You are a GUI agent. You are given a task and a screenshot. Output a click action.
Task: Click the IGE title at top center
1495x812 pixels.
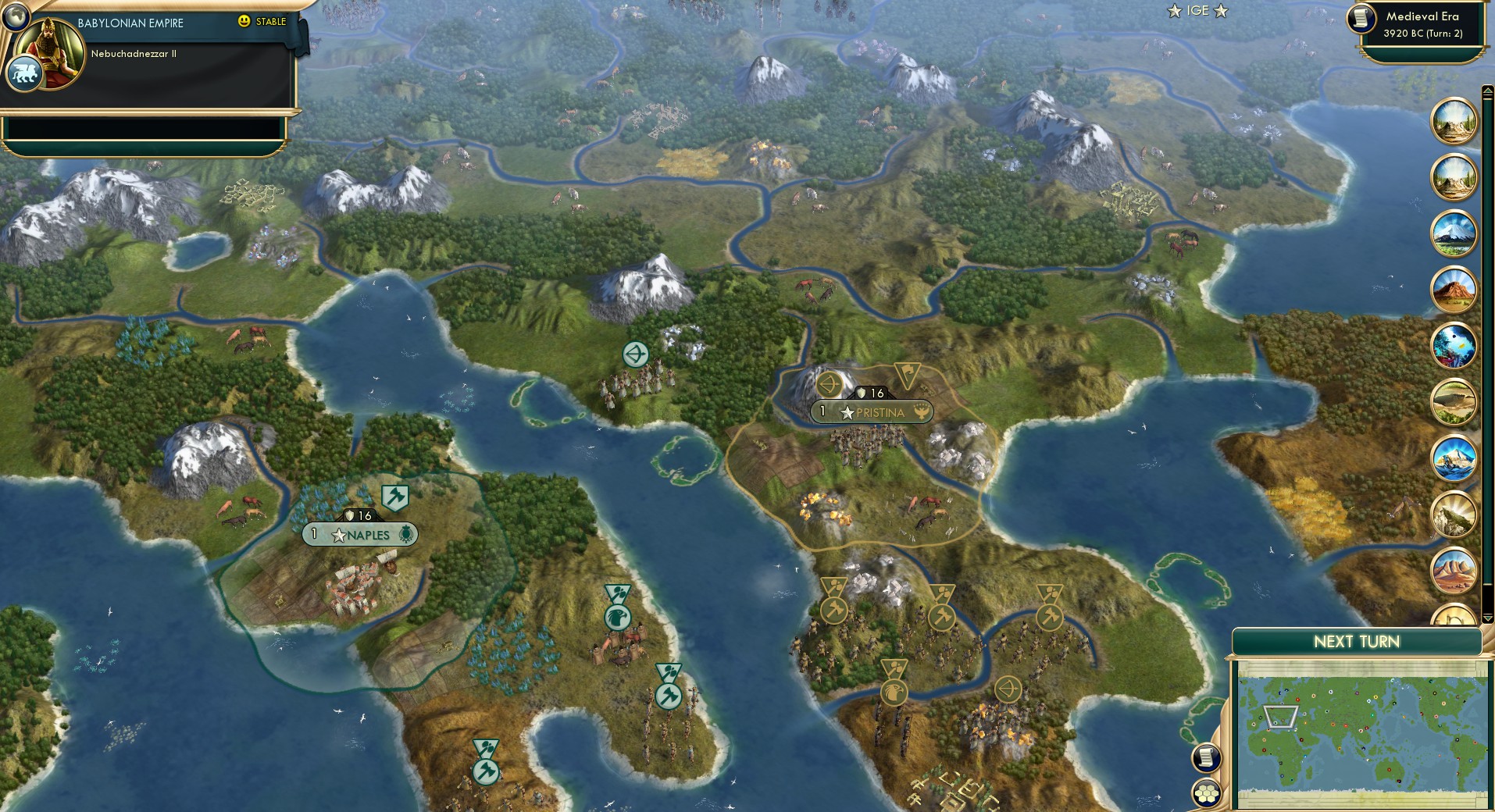click(x=1198, y=11)
